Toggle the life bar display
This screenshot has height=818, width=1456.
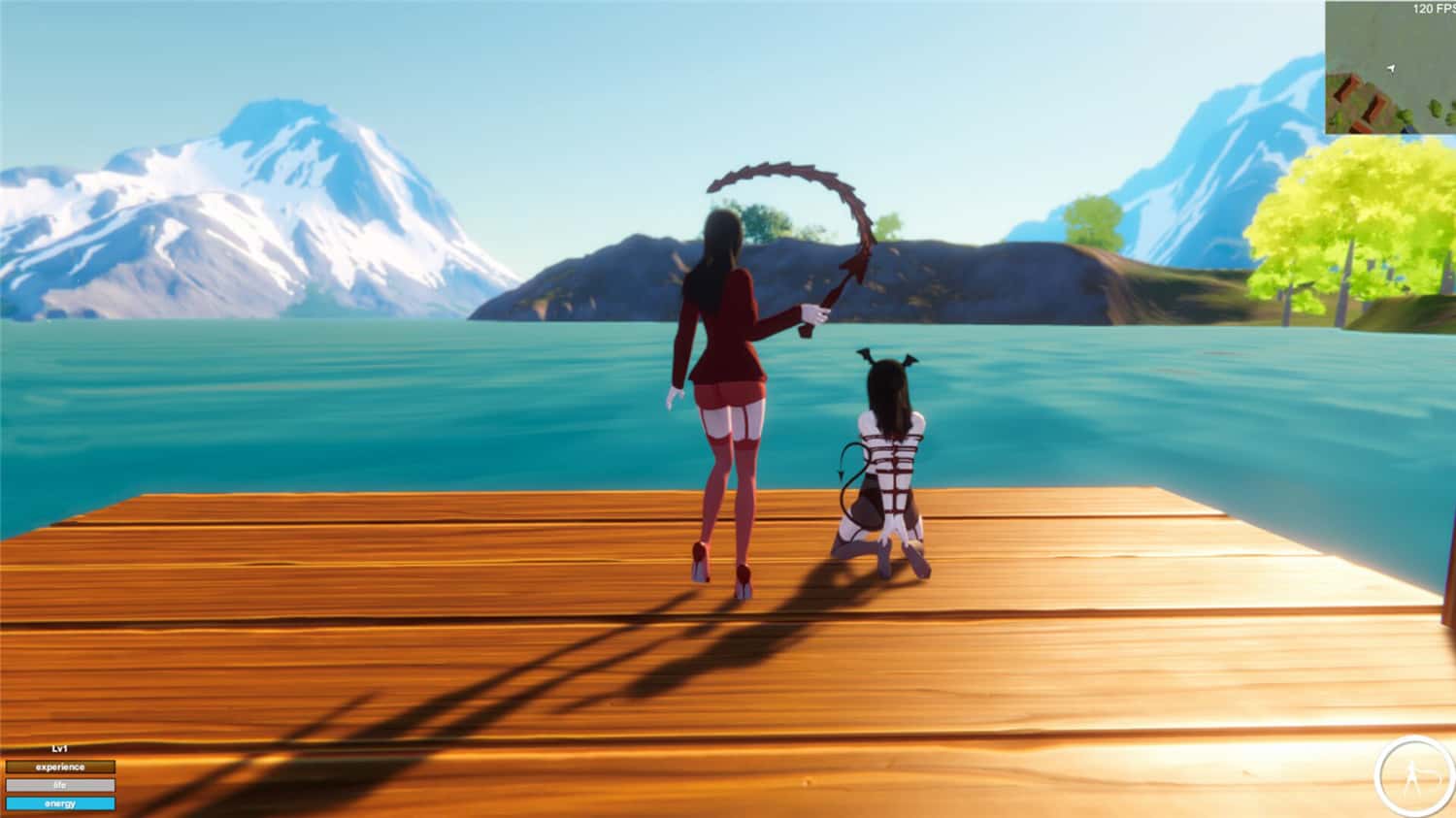pyautogui.click(x=60, y=785)
